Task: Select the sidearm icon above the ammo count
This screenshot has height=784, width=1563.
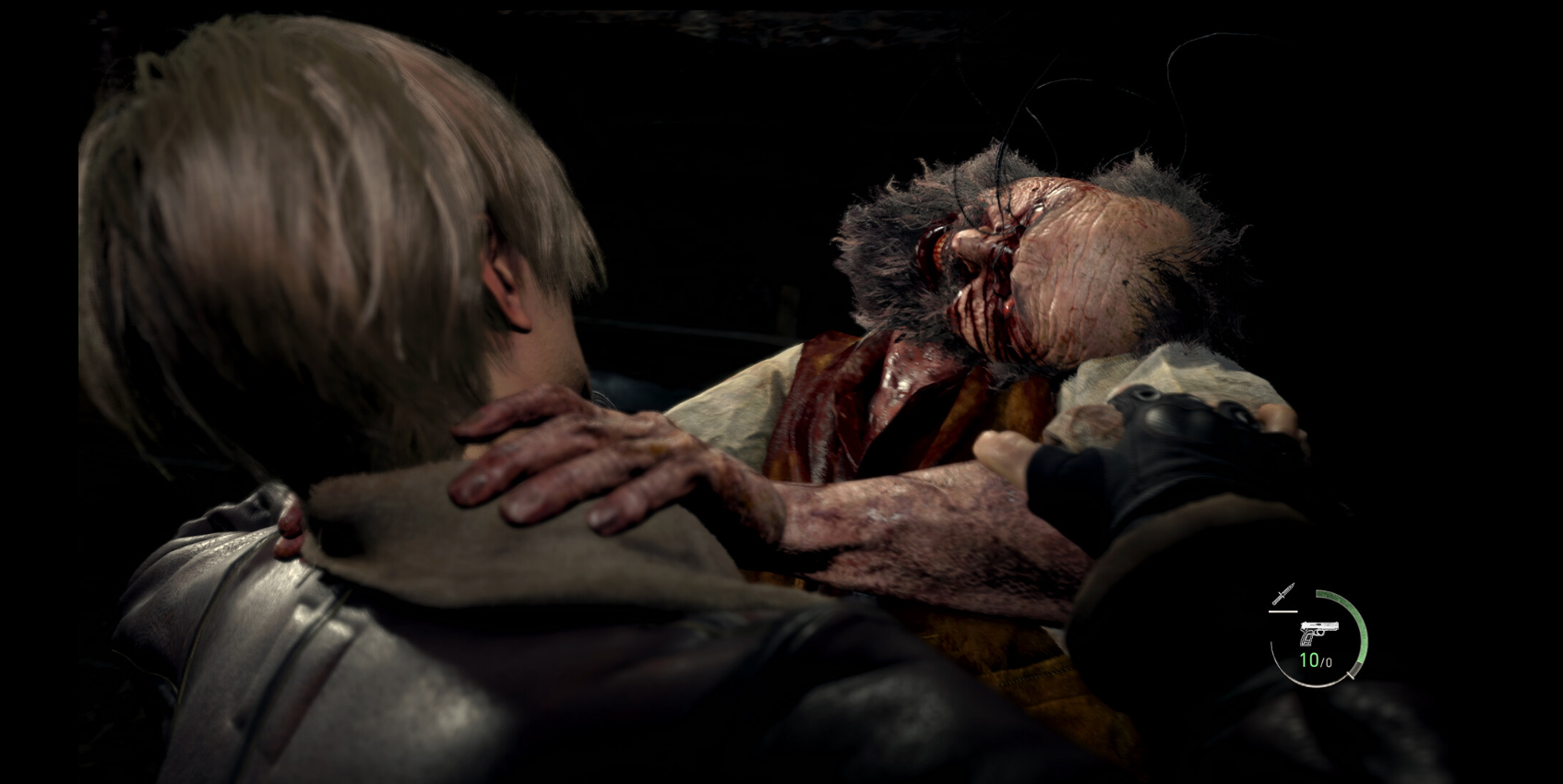Action: (1318, 631)
